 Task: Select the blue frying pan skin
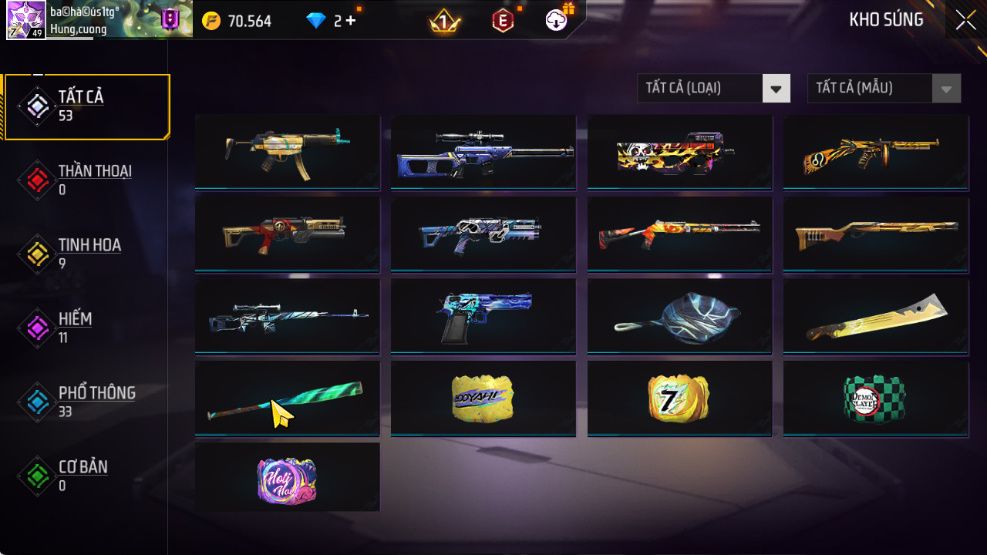click(679, 316)
